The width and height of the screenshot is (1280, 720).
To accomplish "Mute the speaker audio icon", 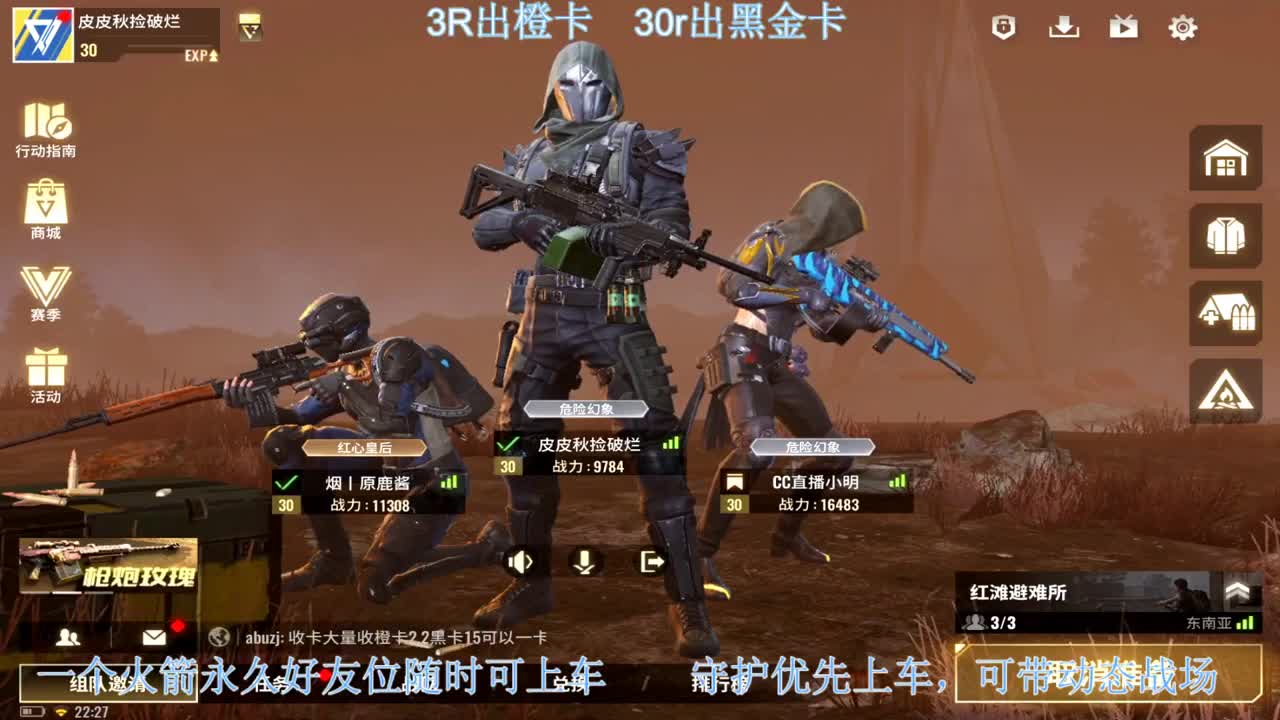I will click(x=520, y=563).
